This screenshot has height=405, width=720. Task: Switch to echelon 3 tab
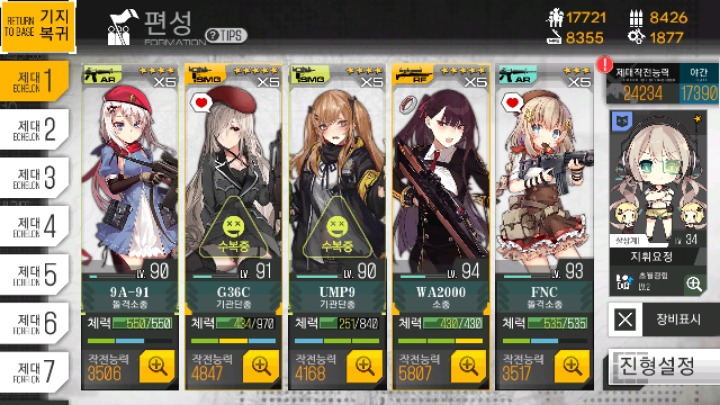(35, 175)
